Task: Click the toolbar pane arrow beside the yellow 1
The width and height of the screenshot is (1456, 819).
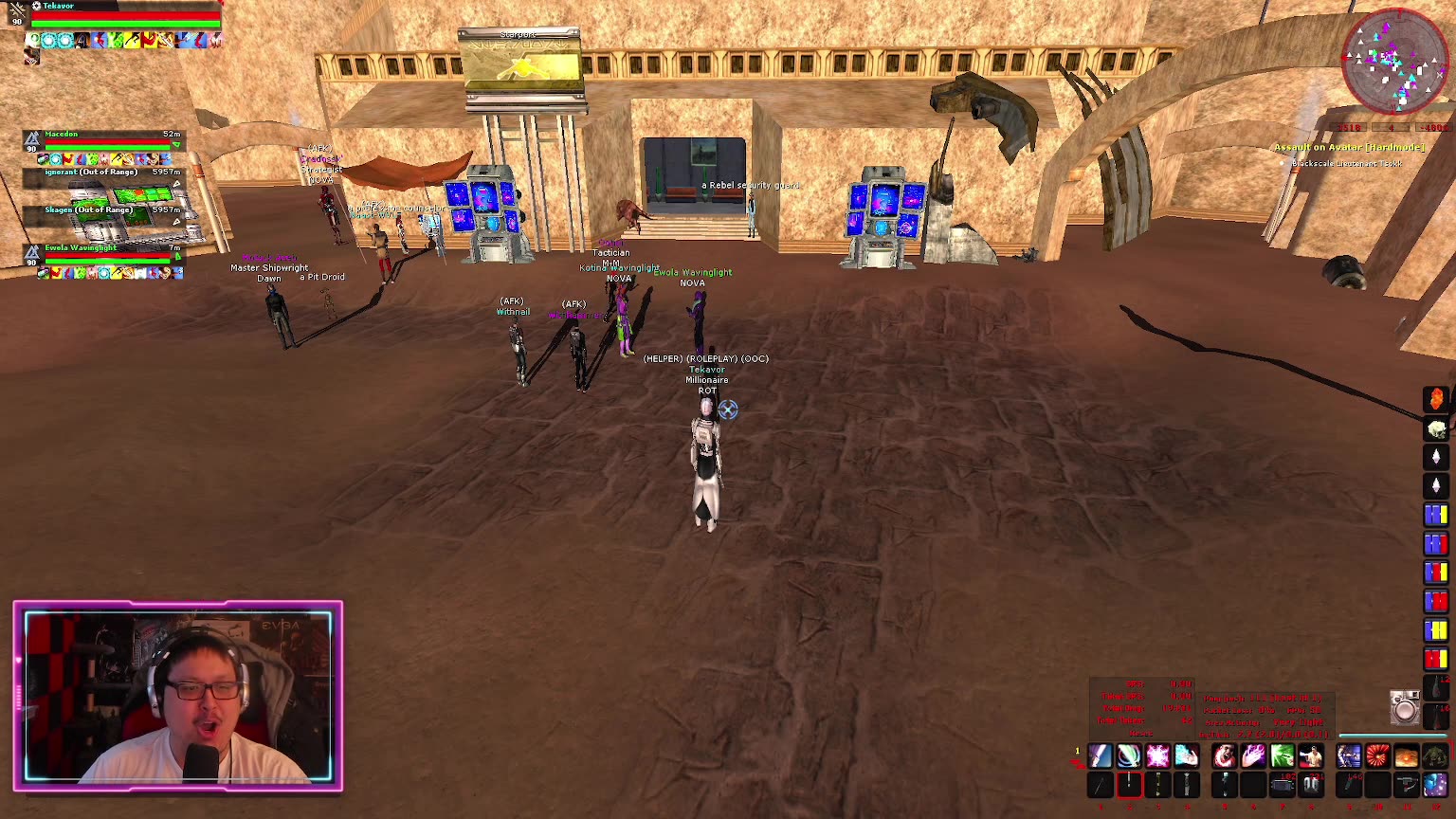Action: [x=1079, y=764]
